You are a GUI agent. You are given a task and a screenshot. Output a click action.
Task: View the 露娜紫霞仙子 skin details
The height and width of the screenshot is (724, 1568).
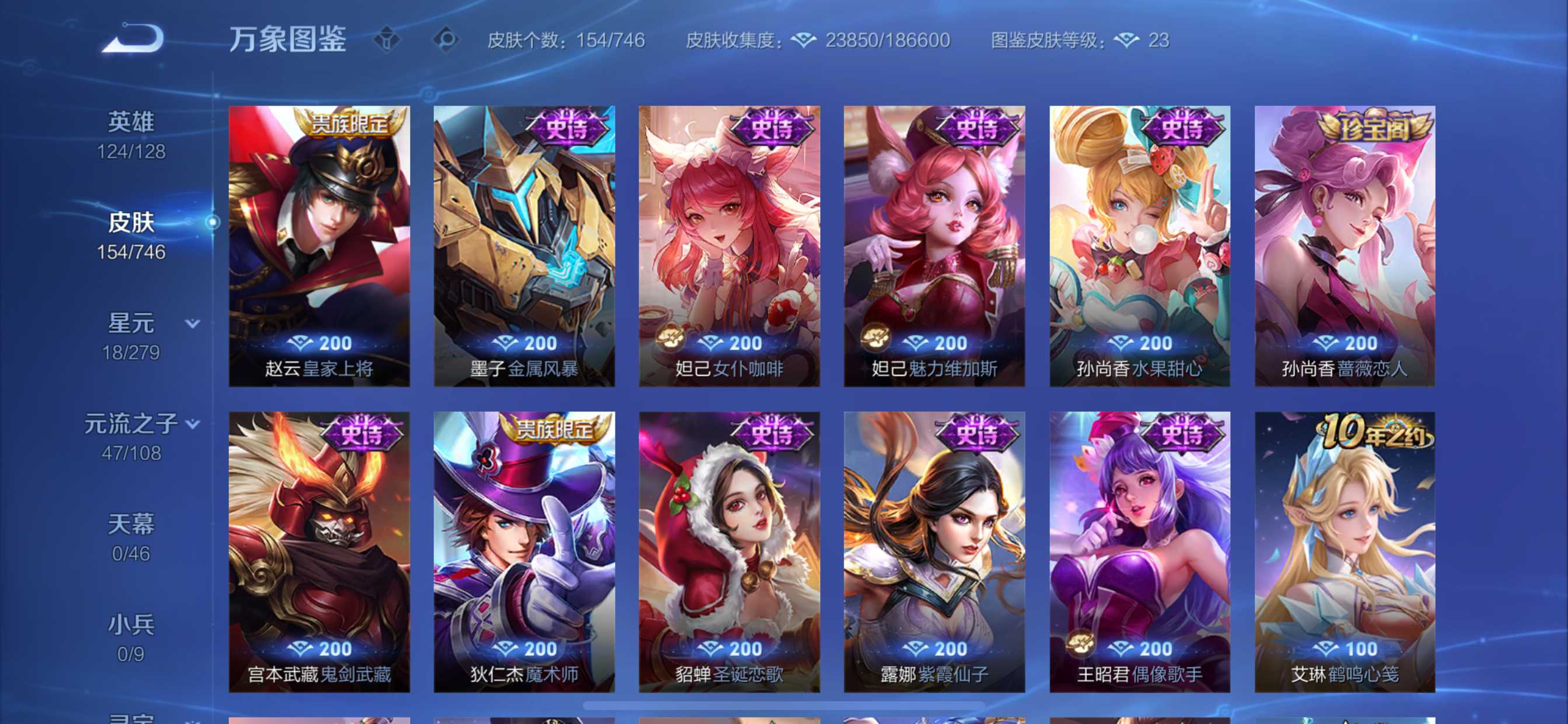(x=934, y=547)
